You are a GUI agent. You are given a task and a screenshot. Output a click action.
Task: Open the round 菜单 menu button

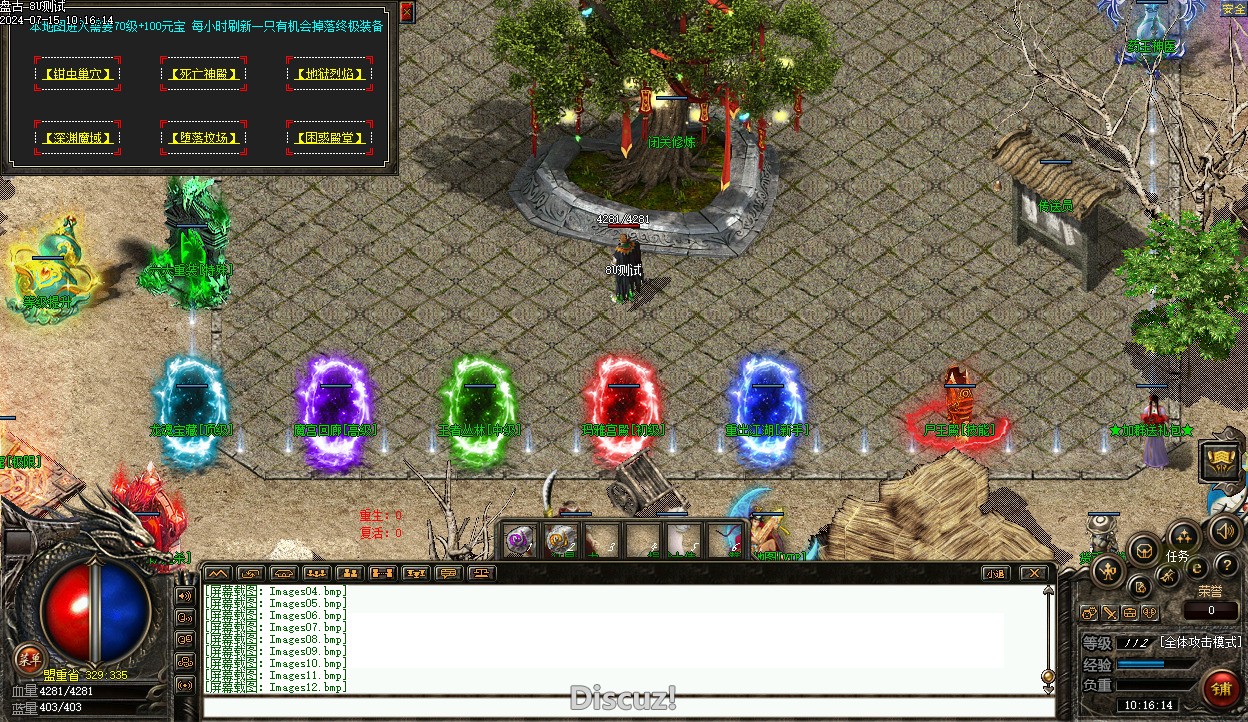pos(29,657)
